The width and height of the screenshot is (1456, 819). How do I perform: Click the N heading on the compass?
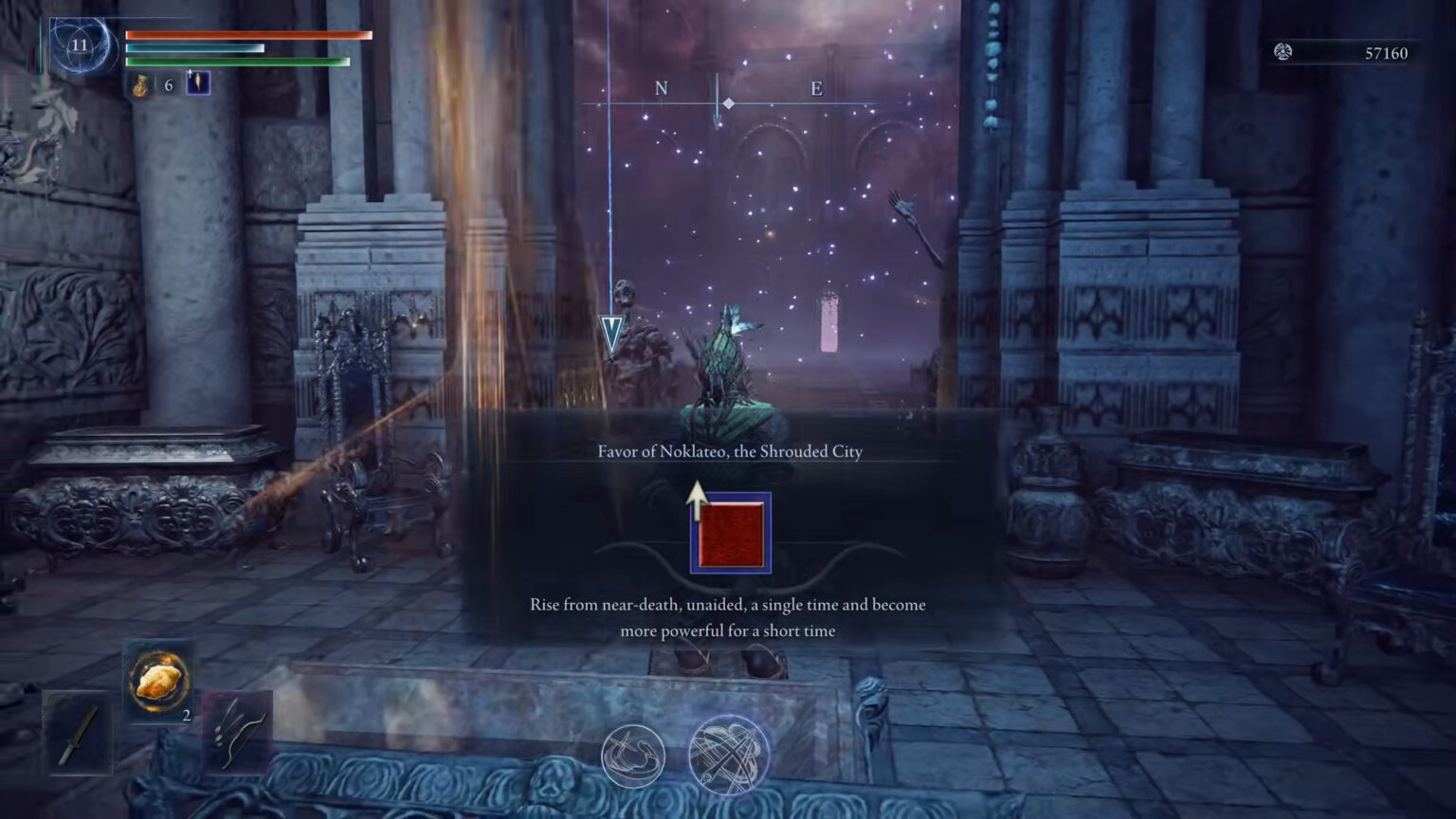pyautogui.click(x=661, y=88)
